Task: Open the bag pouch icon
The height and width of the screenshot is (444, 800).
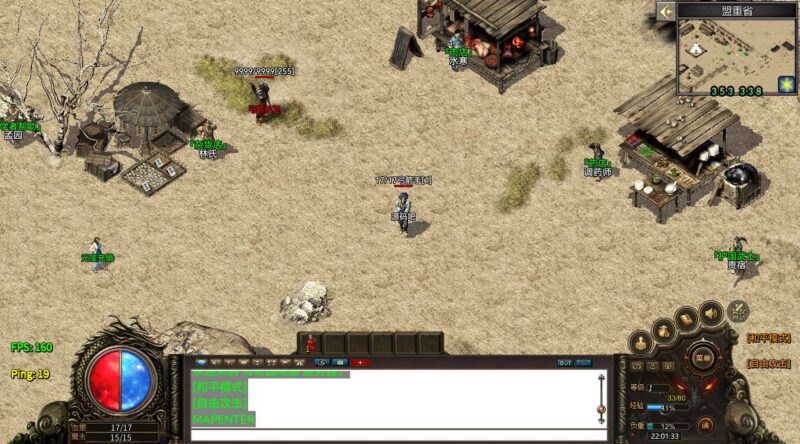Action: click(x=663, y=328)
